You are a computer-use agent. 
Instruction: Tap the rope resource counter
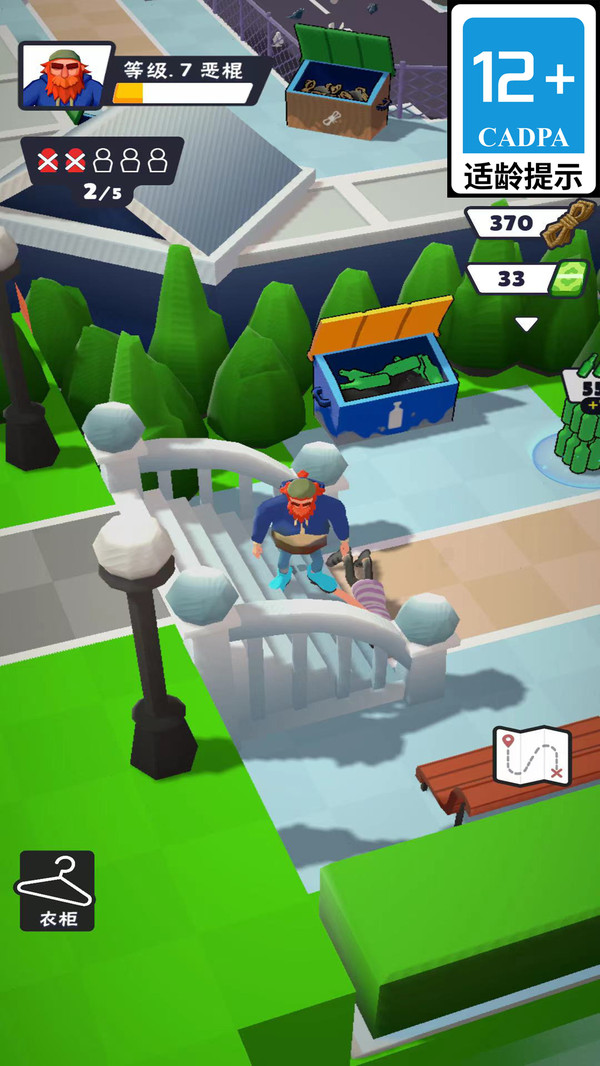[x=525, y=224]
